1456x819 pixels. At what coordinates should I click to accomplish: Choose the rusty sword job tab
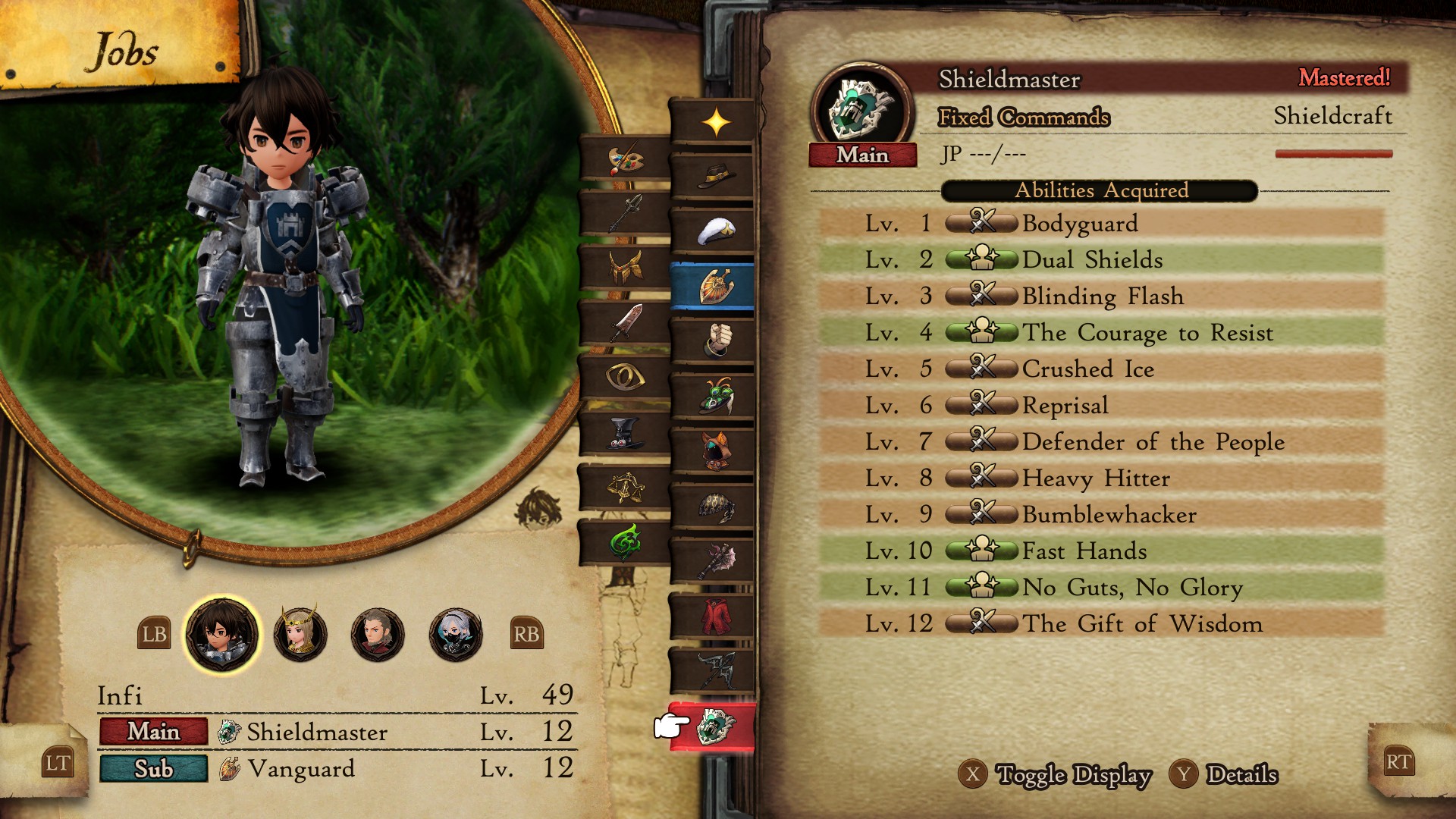pos(625,324)
